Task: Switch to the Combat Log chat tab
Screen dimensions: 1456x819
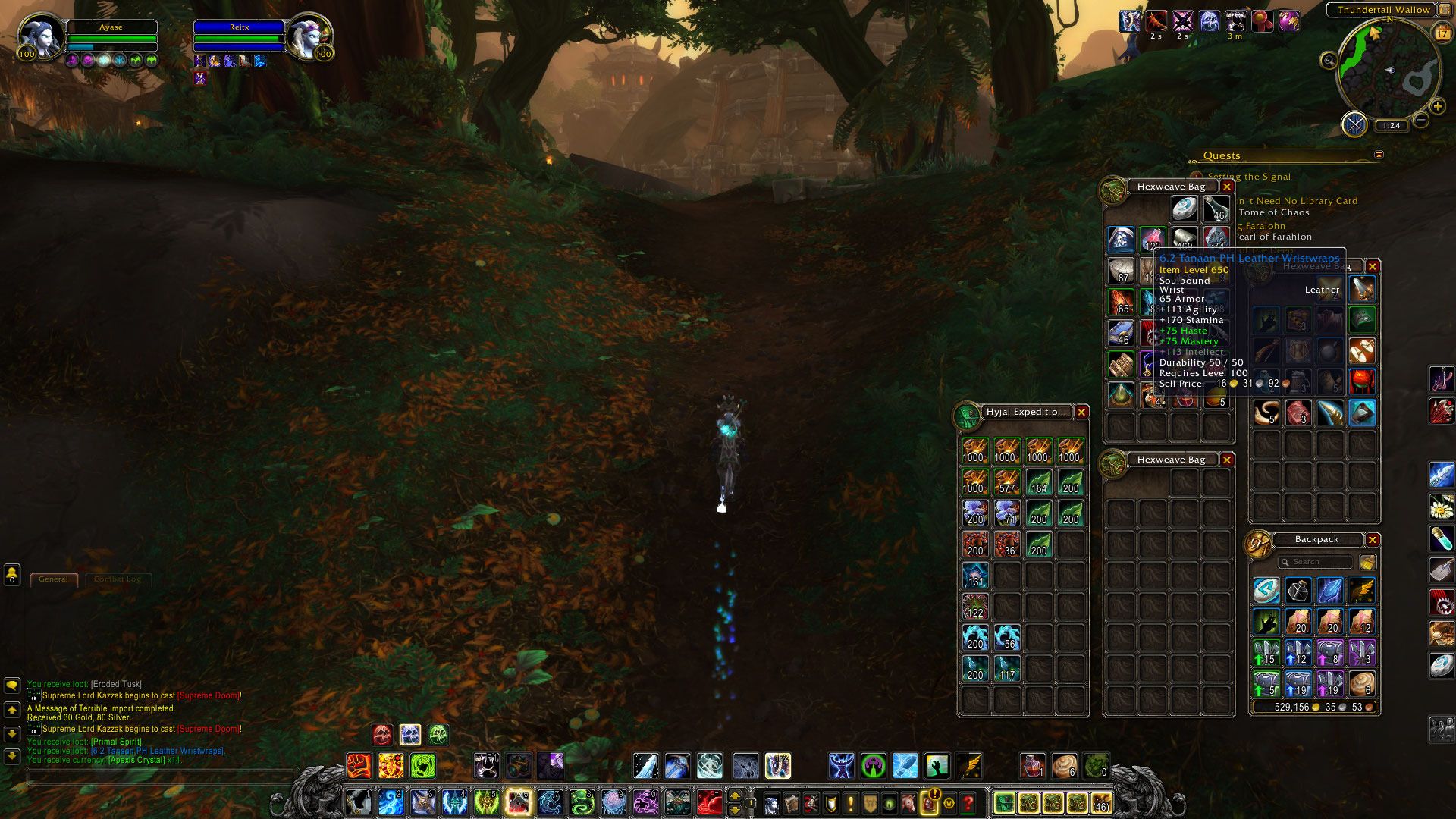Action: click(x=118, y=579)
